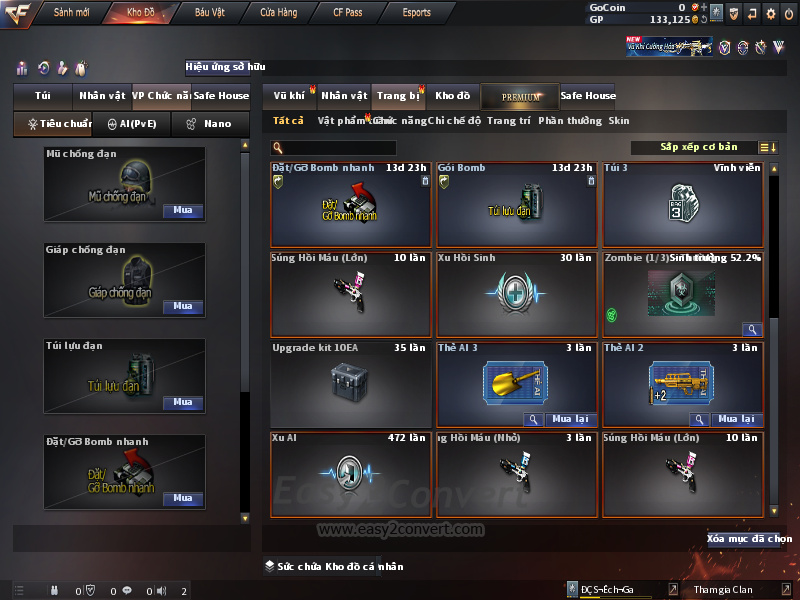Screen dimensions: 800x600
Task: Click the inventory search field
Action: pyautogui.click(x=352, y=148)
